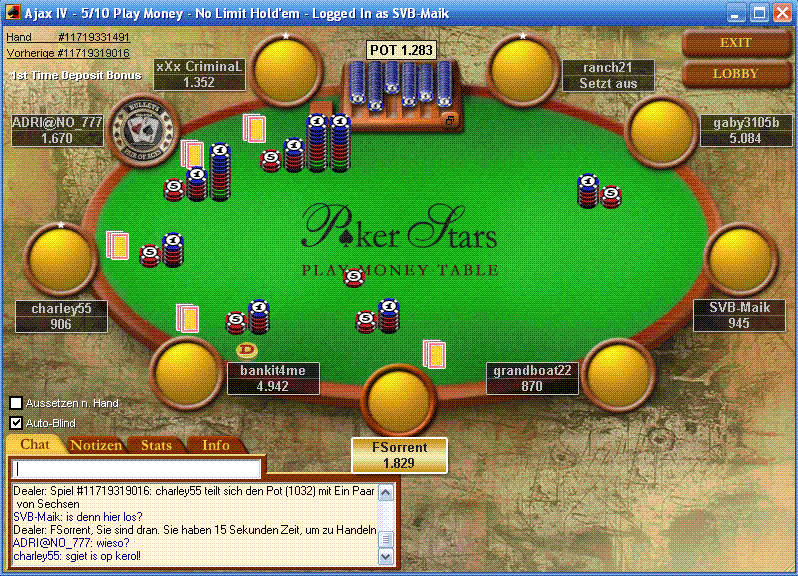Select the xXx Criminal player plate
This screenshot has height=576, width=798.
coord(199,74)
